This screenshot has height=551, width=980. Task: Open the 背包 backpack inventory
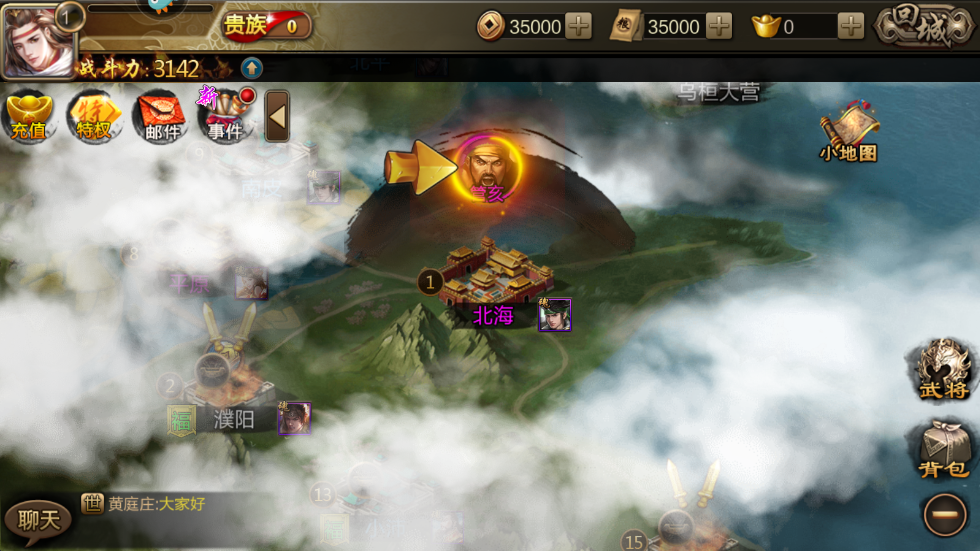943,448
